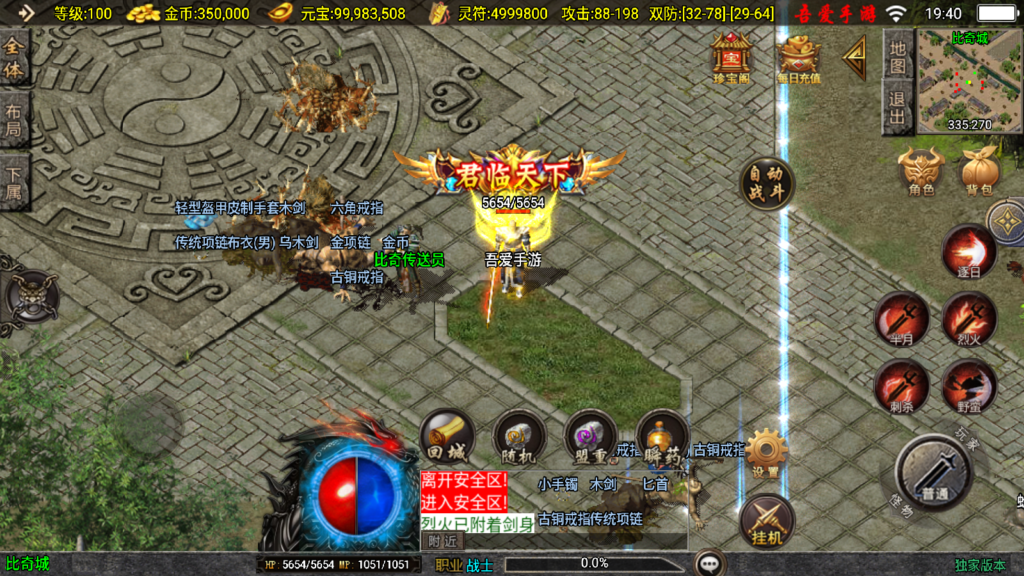Viewport: 1024px width, 576px height.
Task: Collapse the top icons with the golden arrow
Action: point(856,59)
